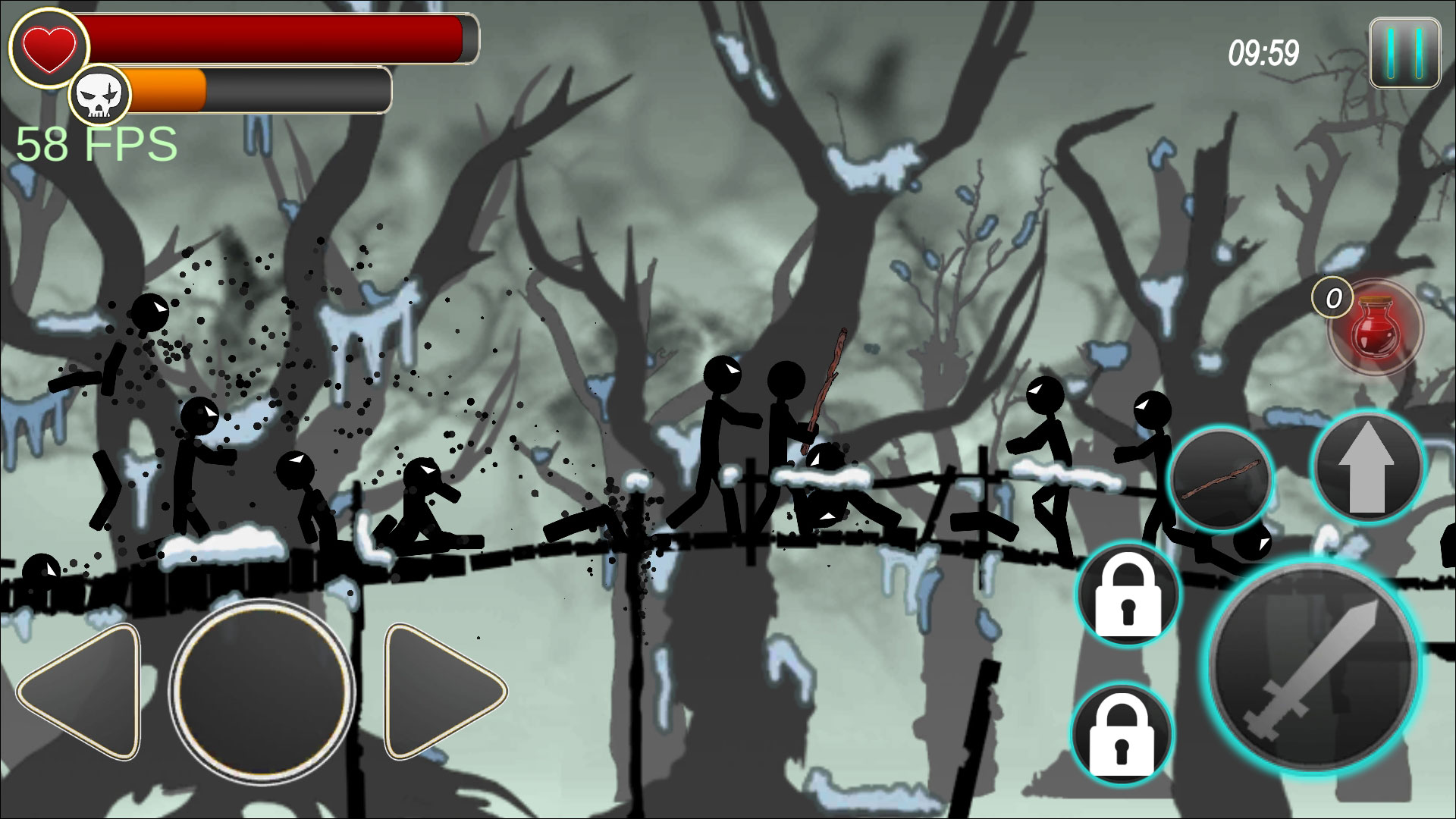The width and height of the screenshot is (1456, 819).
Task: Unlock the bottom padlock ability button
Action: [x=1121, y=734]
